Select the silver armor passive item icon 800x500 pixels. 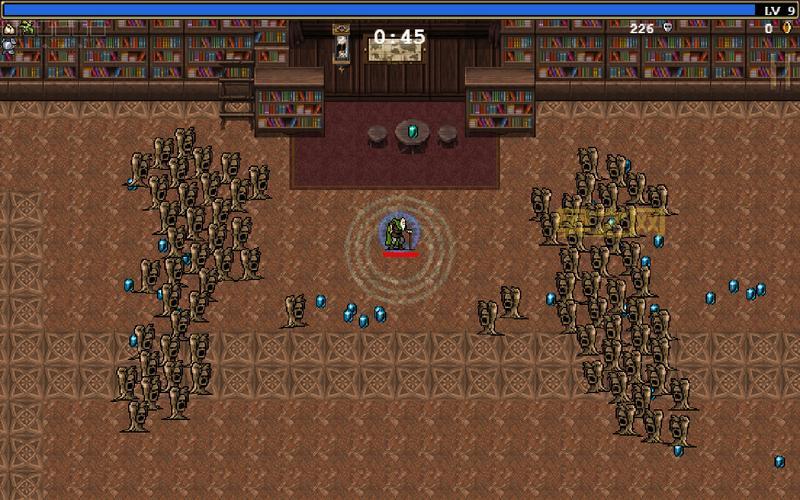tap(9, 45)
